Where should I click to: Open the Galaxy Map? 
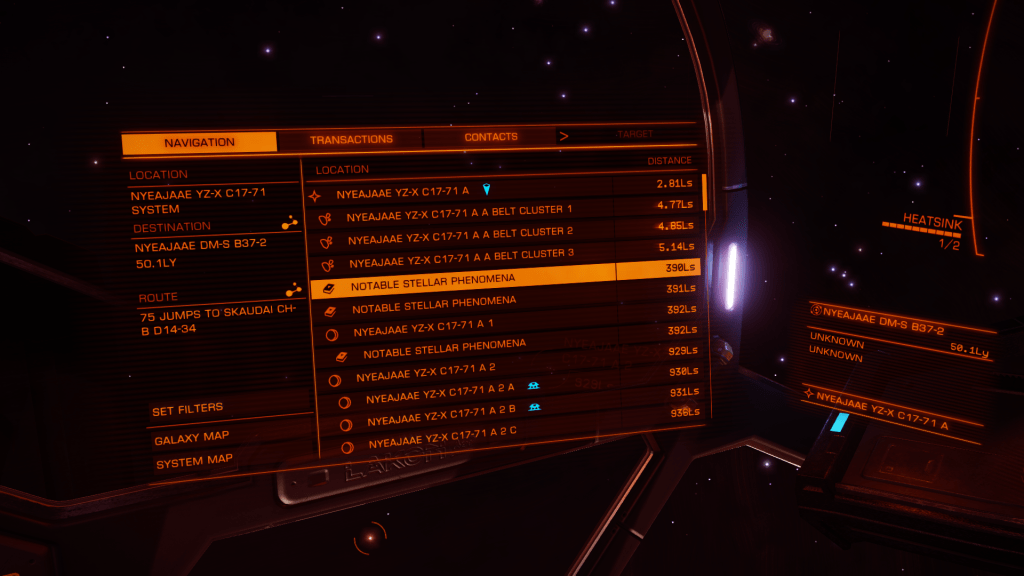192,437
